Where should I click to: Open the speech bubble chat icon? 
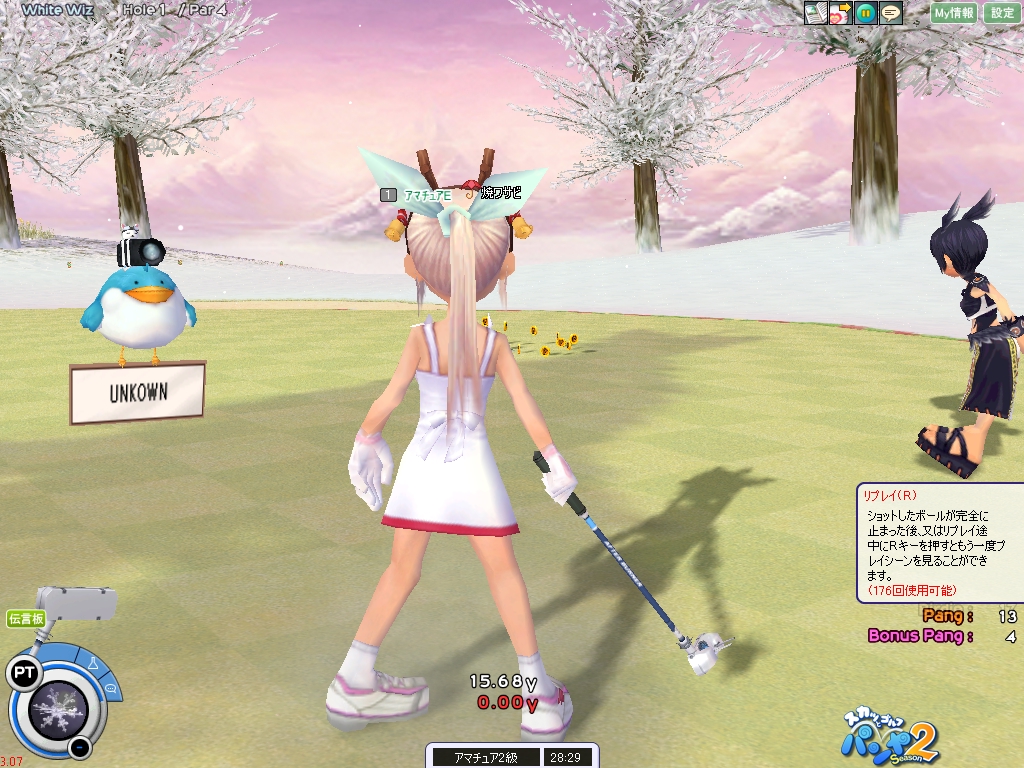point(891,13)
